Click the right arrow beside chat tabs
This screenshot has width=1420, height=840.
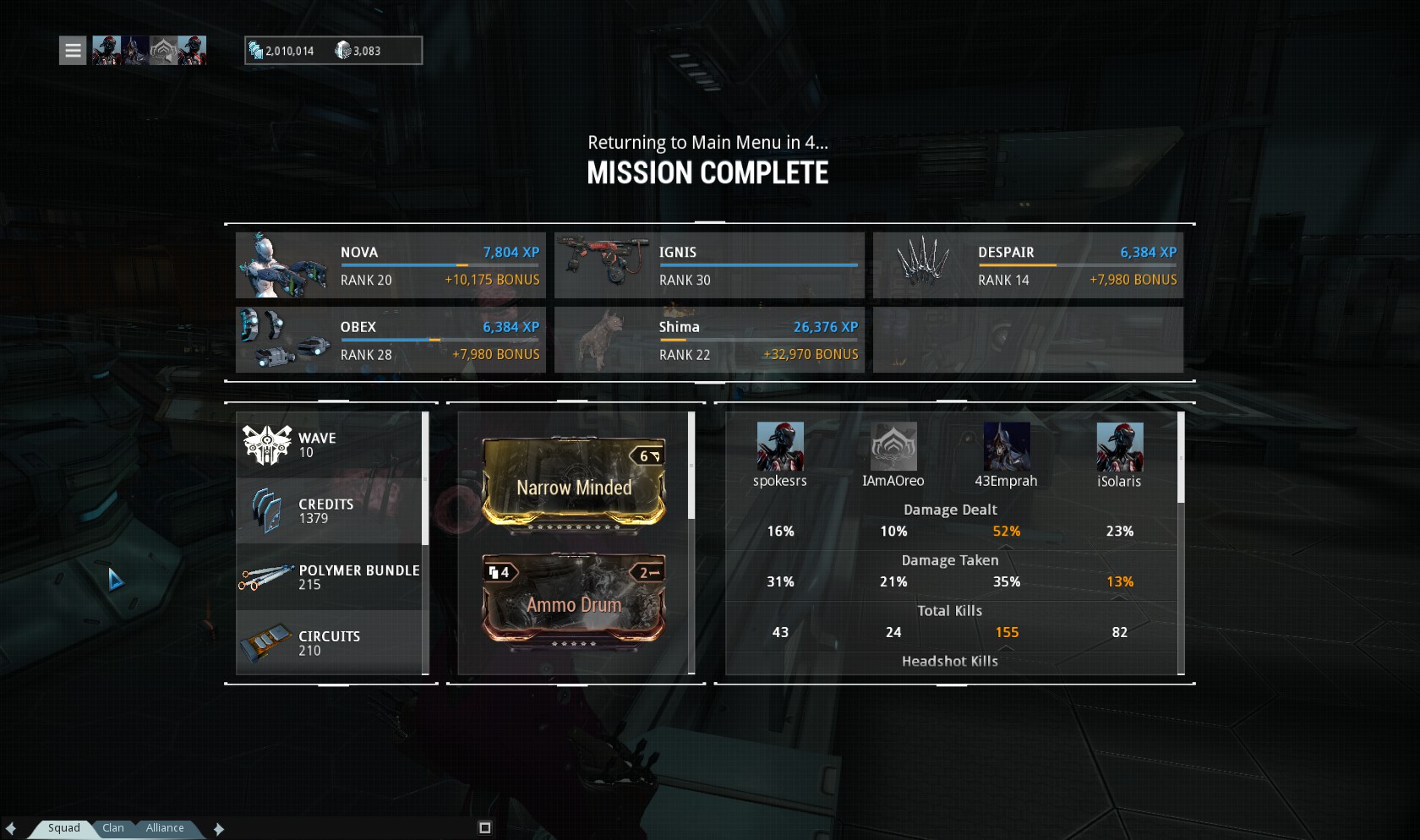click(x=219, y=829)
